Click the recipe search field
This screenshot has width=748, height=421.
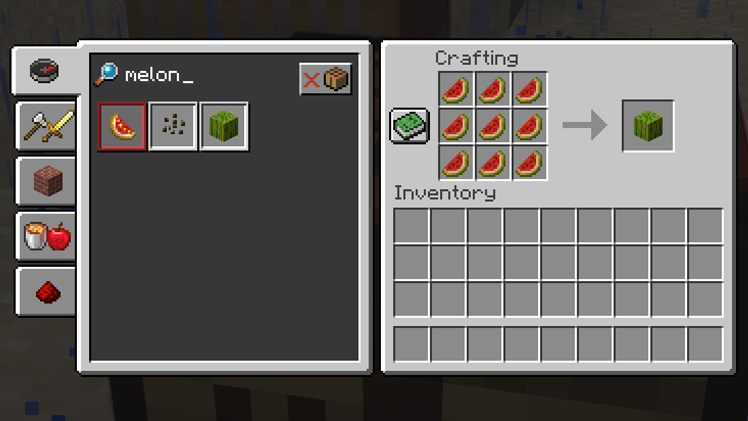(200, 76)
